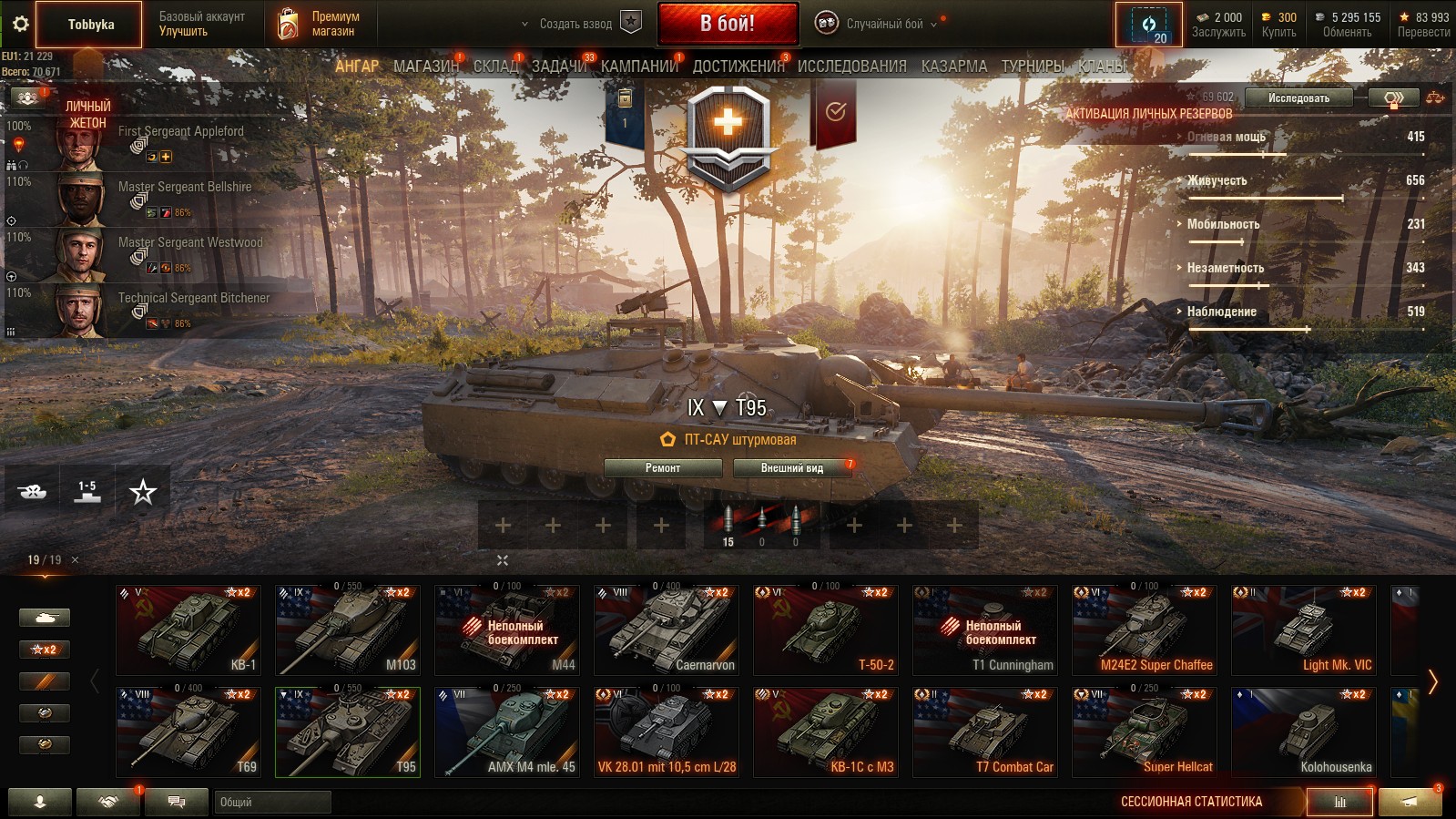1456x819 pixels.
Task: Open the Общий chat channel selector
Action: pos(273,803)
